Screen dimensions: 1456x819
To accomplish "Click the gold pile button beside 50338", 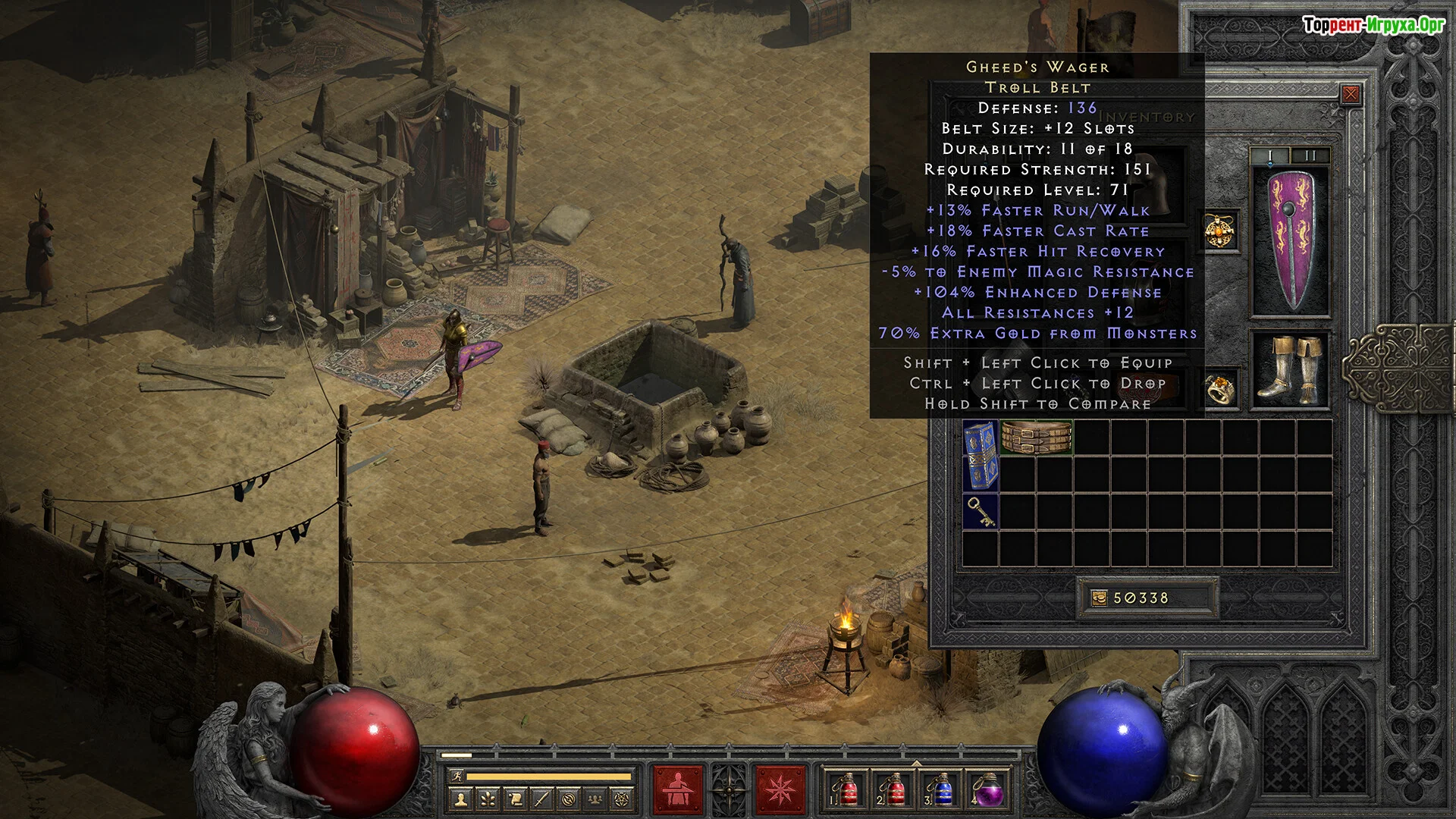I will 1099,598.
